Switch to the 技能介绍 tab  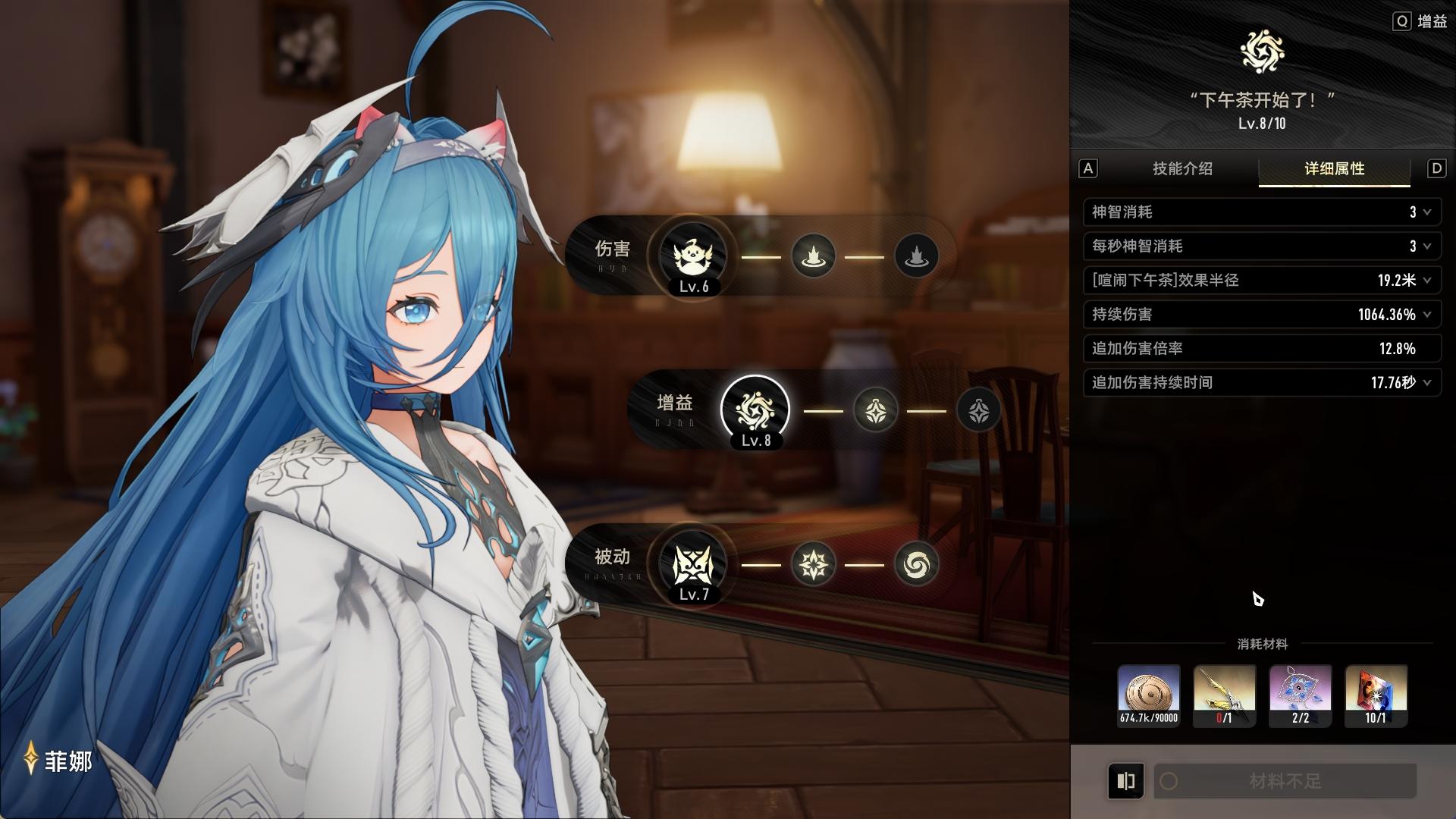pyautogui.click(x=1182, y=168)
